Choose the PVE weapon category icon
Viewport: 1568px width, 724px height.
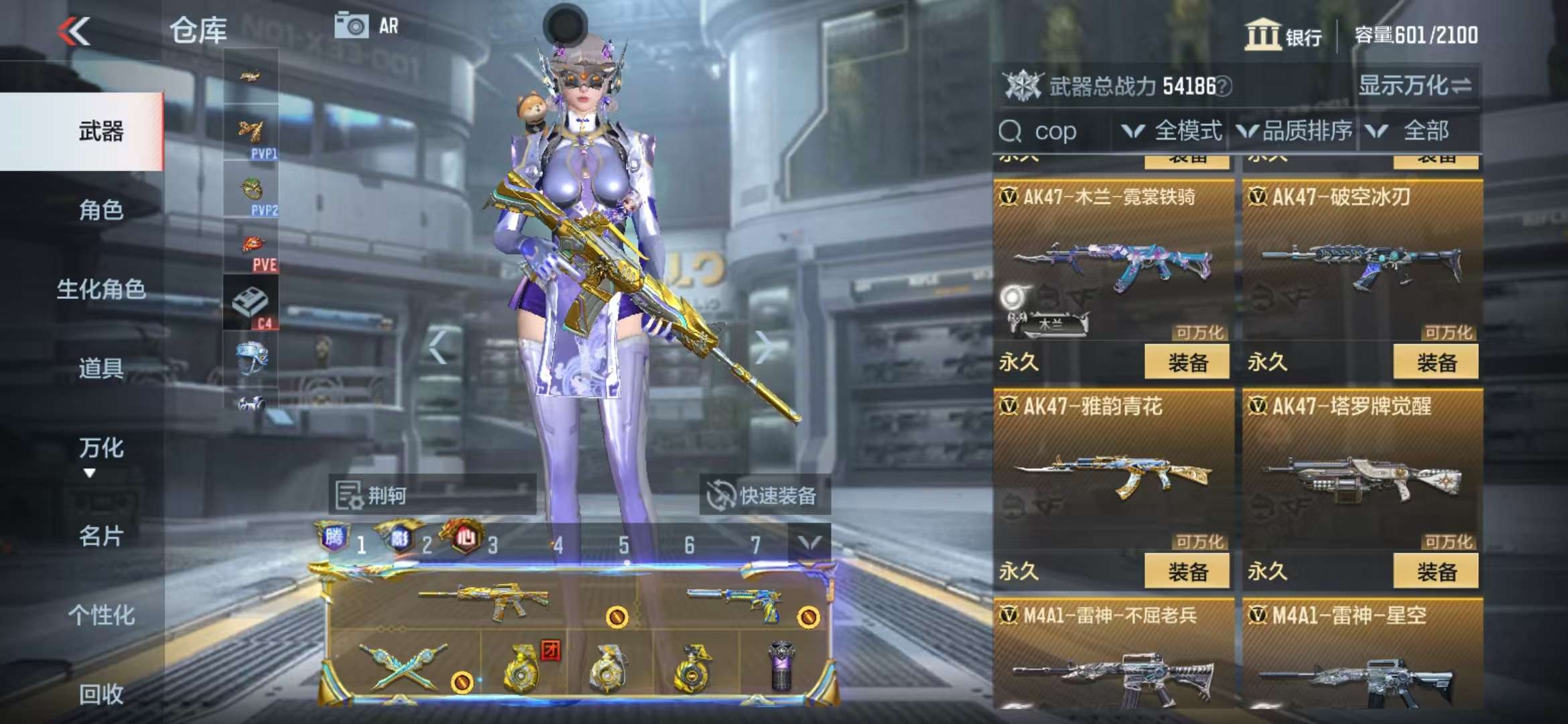tap(252, 251)
